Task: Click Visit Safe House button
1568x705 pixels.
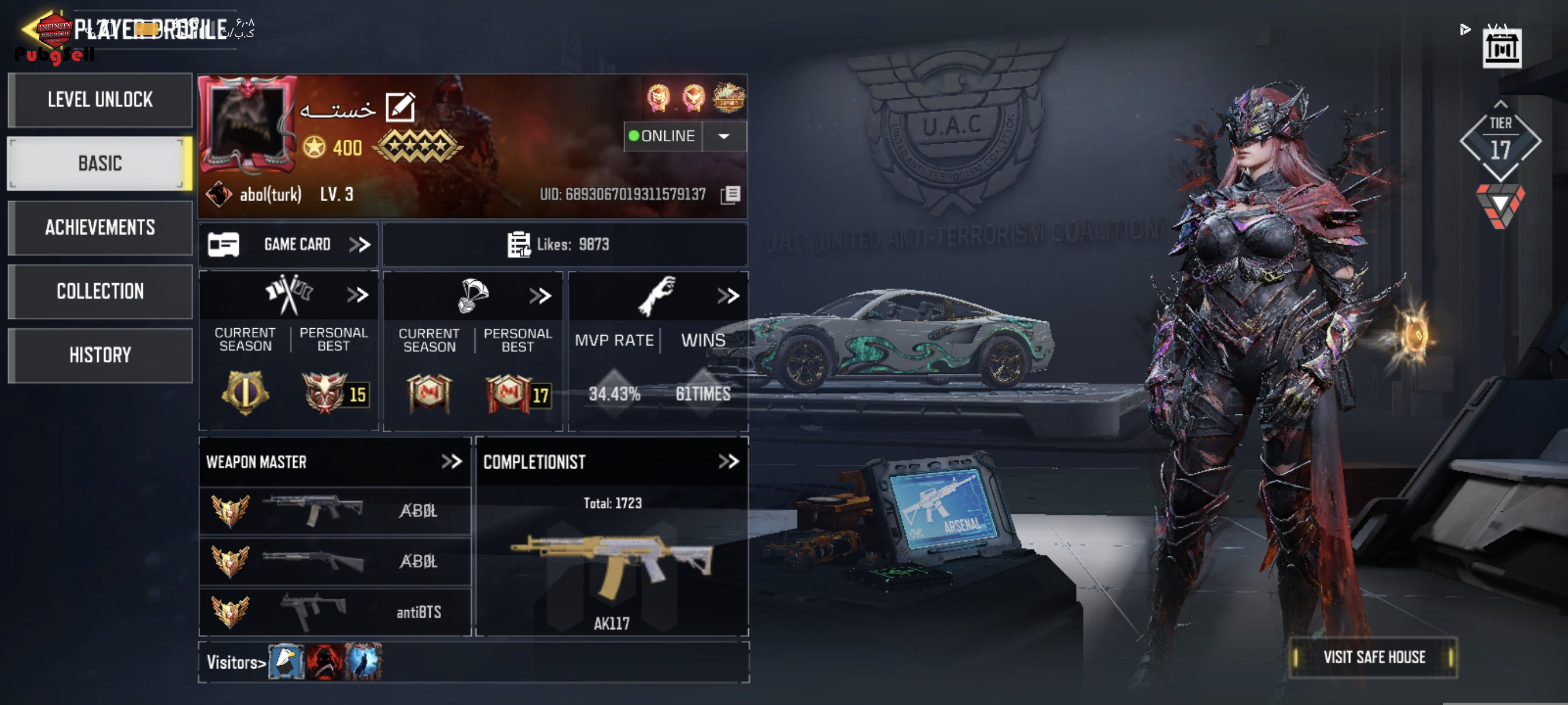Action: [1373, 657]
